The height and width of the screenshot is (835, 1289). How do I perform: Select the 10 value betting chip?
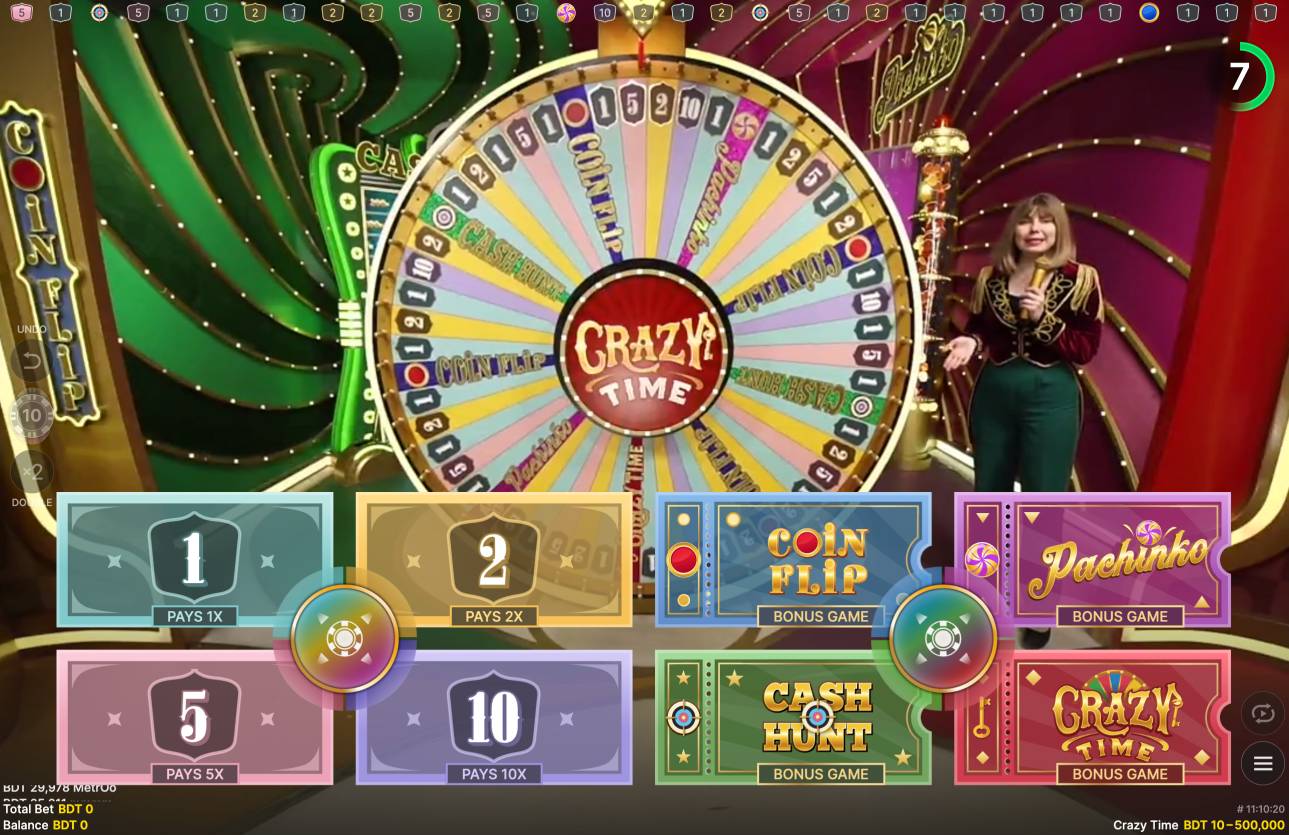point(31,415)
